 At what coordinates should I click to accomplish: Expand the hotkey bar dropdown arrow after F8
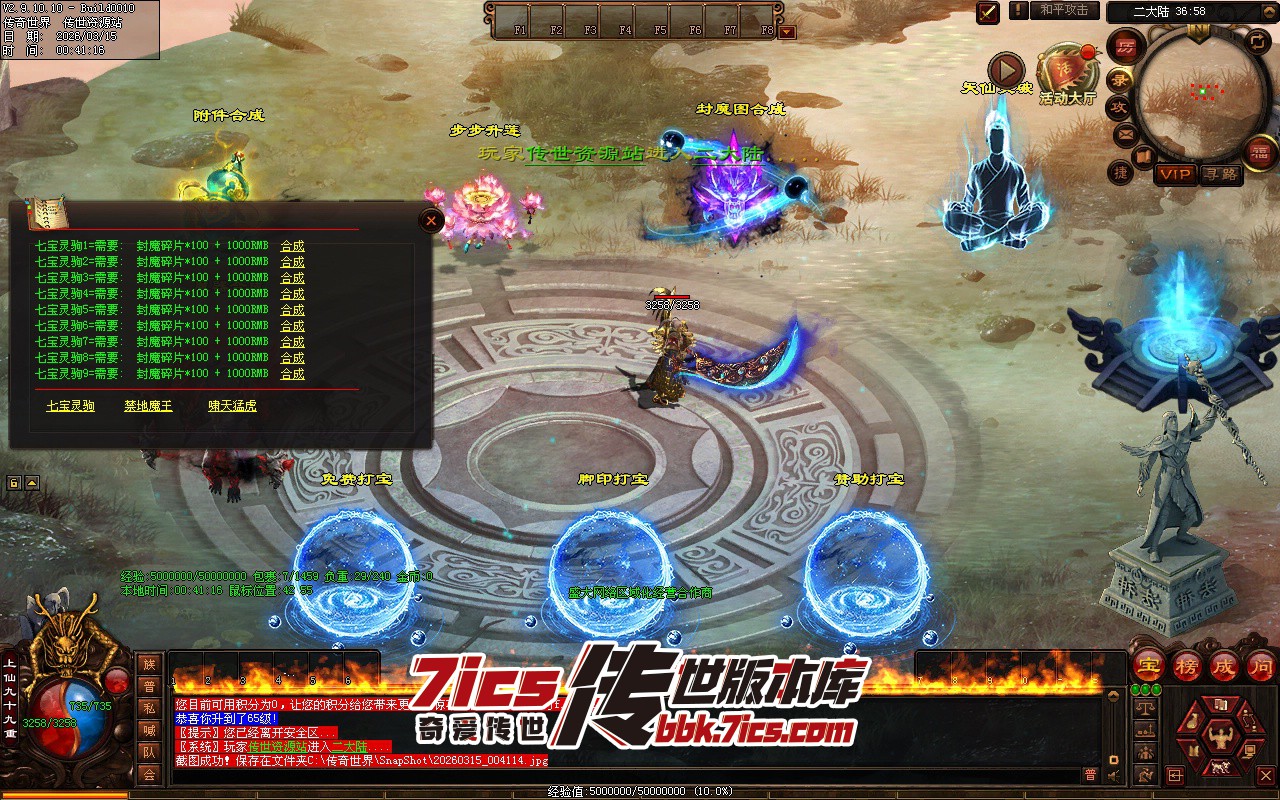pos(787,31)
